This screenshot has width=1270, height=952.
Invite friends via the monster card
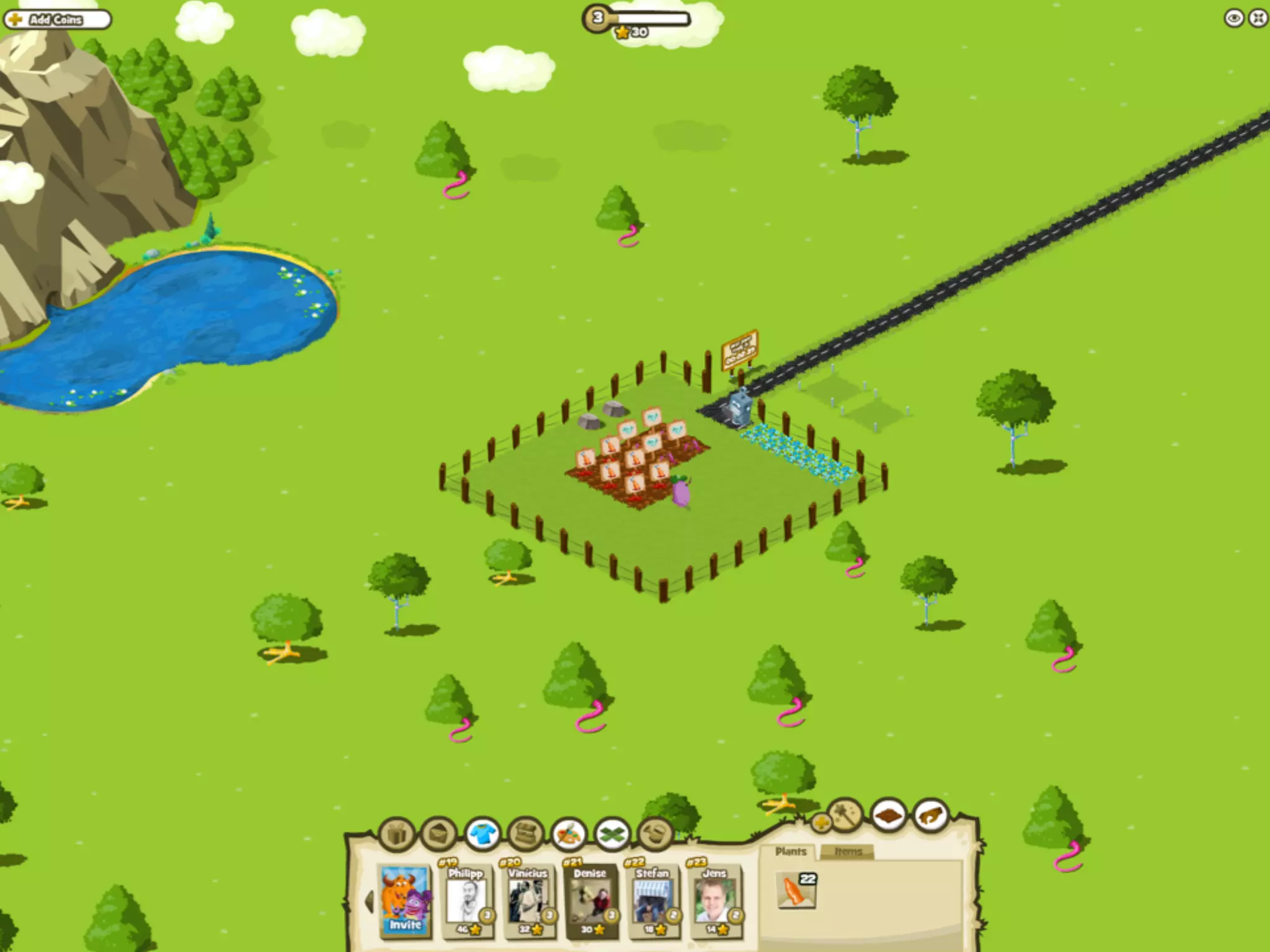[x=406, y=901]
